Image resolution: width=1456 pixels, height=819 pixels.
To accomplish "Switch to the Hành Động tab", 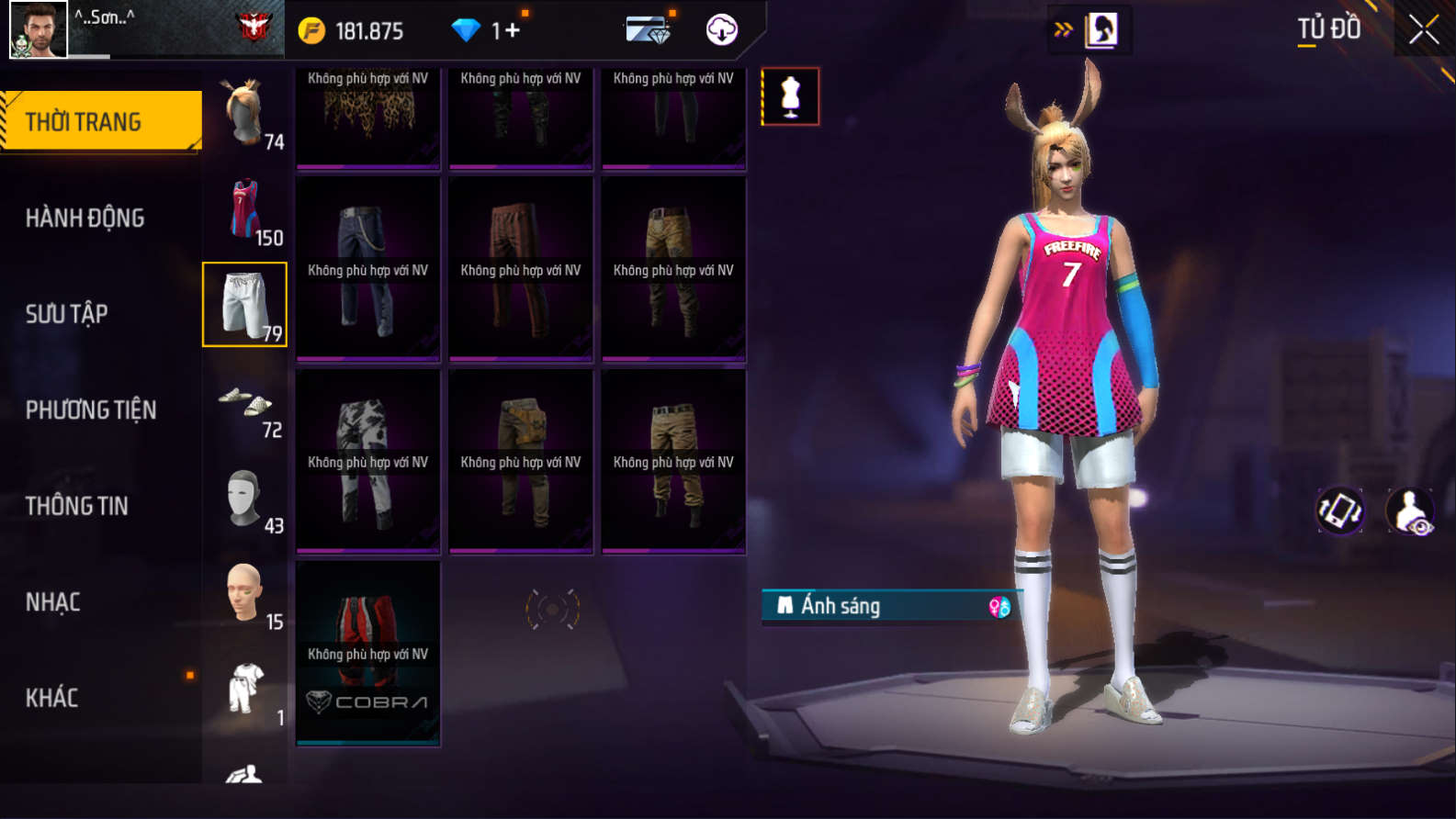I will (x=85, y=218).
